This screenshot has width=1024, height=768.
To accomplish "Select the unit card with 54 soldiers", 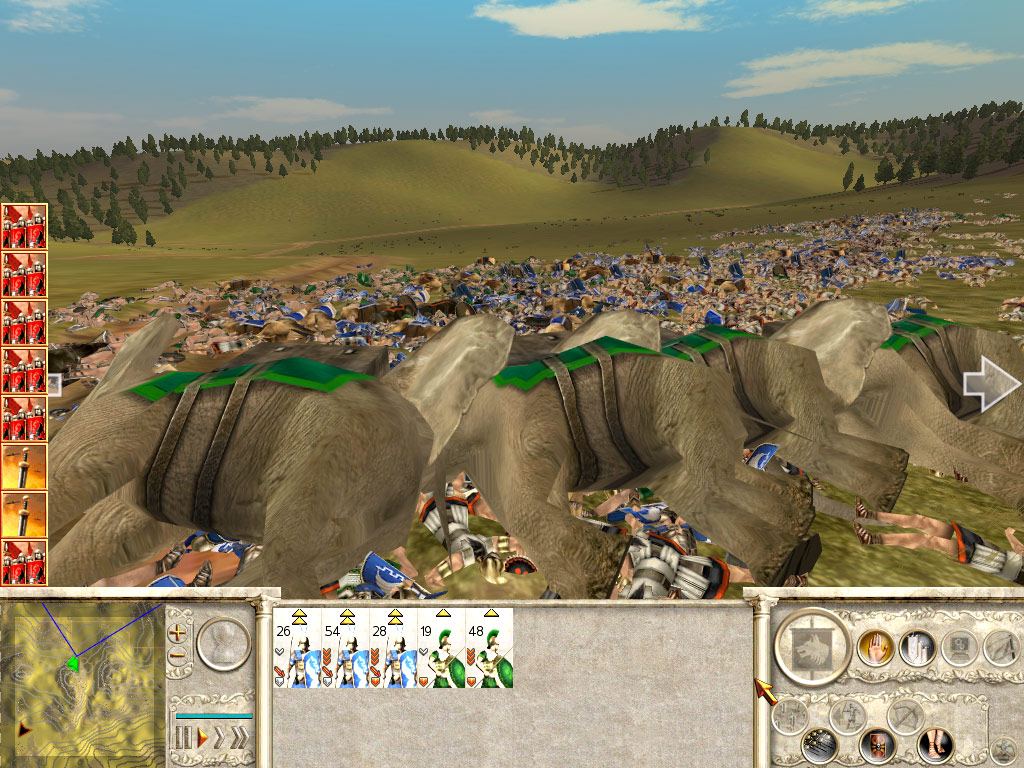I will [345, 648].
